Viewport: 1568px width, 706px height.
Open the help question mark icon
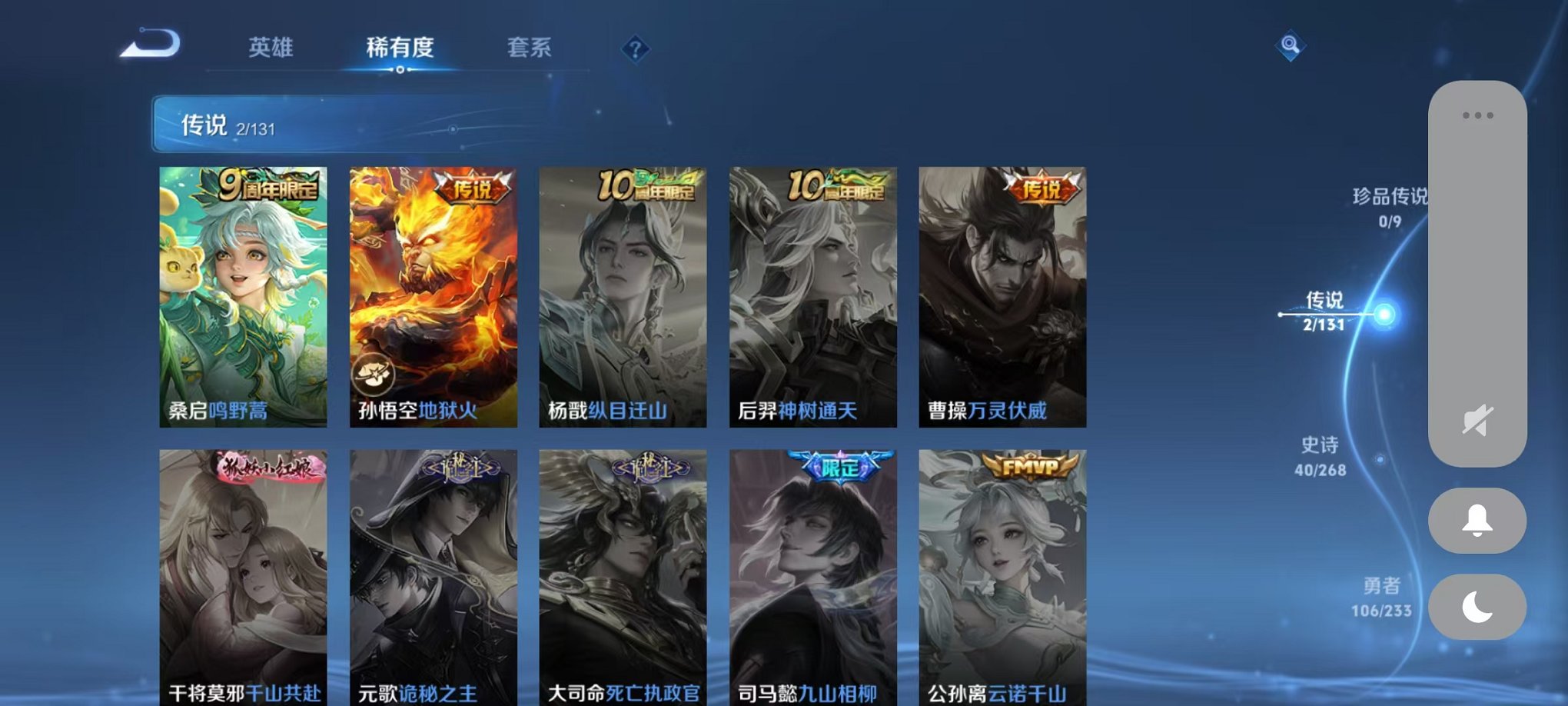(x=635, y=51)
